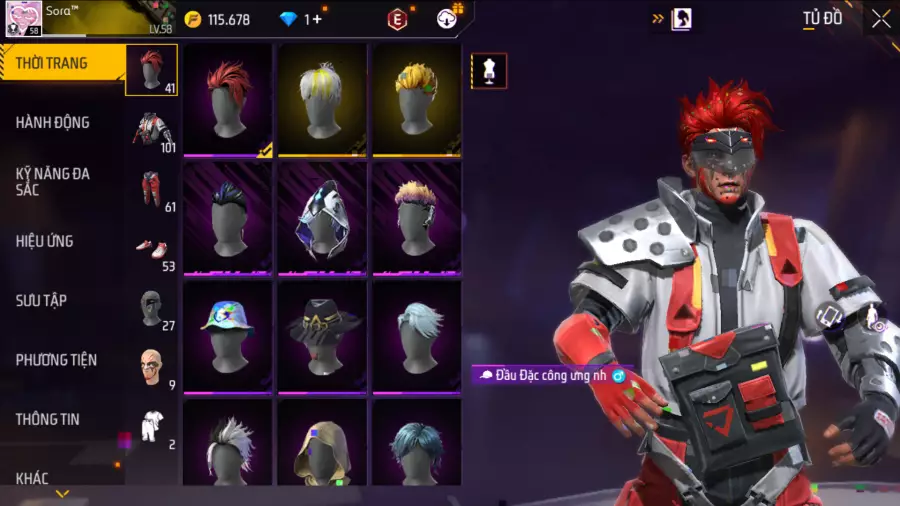
Task: Open the shoes subcategory icon
Action: click(x=152, y=248)
